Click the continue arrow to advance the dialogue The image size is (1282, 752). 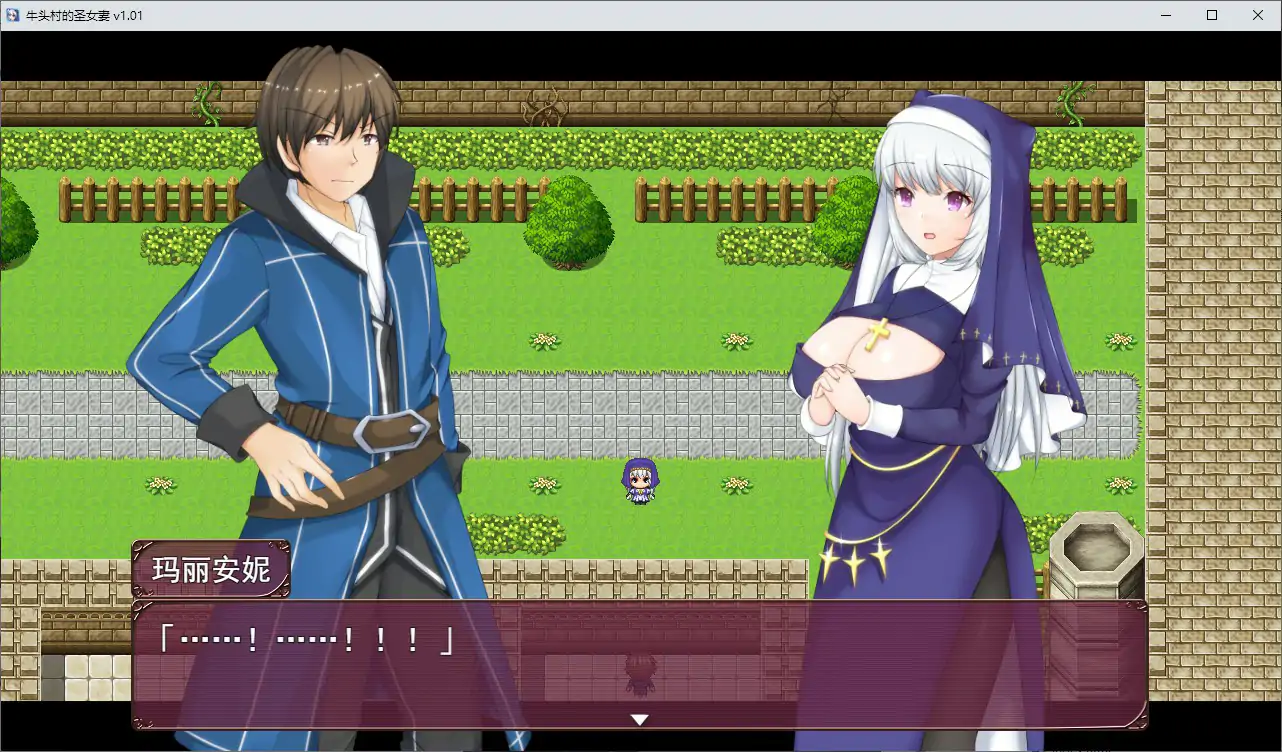639,717
